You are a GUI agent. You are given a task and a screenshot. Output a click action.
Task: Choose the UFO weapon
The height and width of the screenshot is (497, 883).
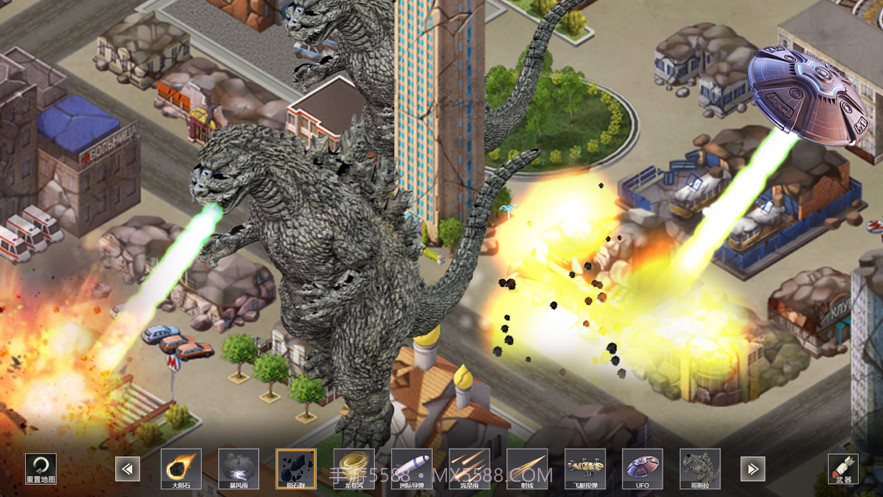pos(642,467)
